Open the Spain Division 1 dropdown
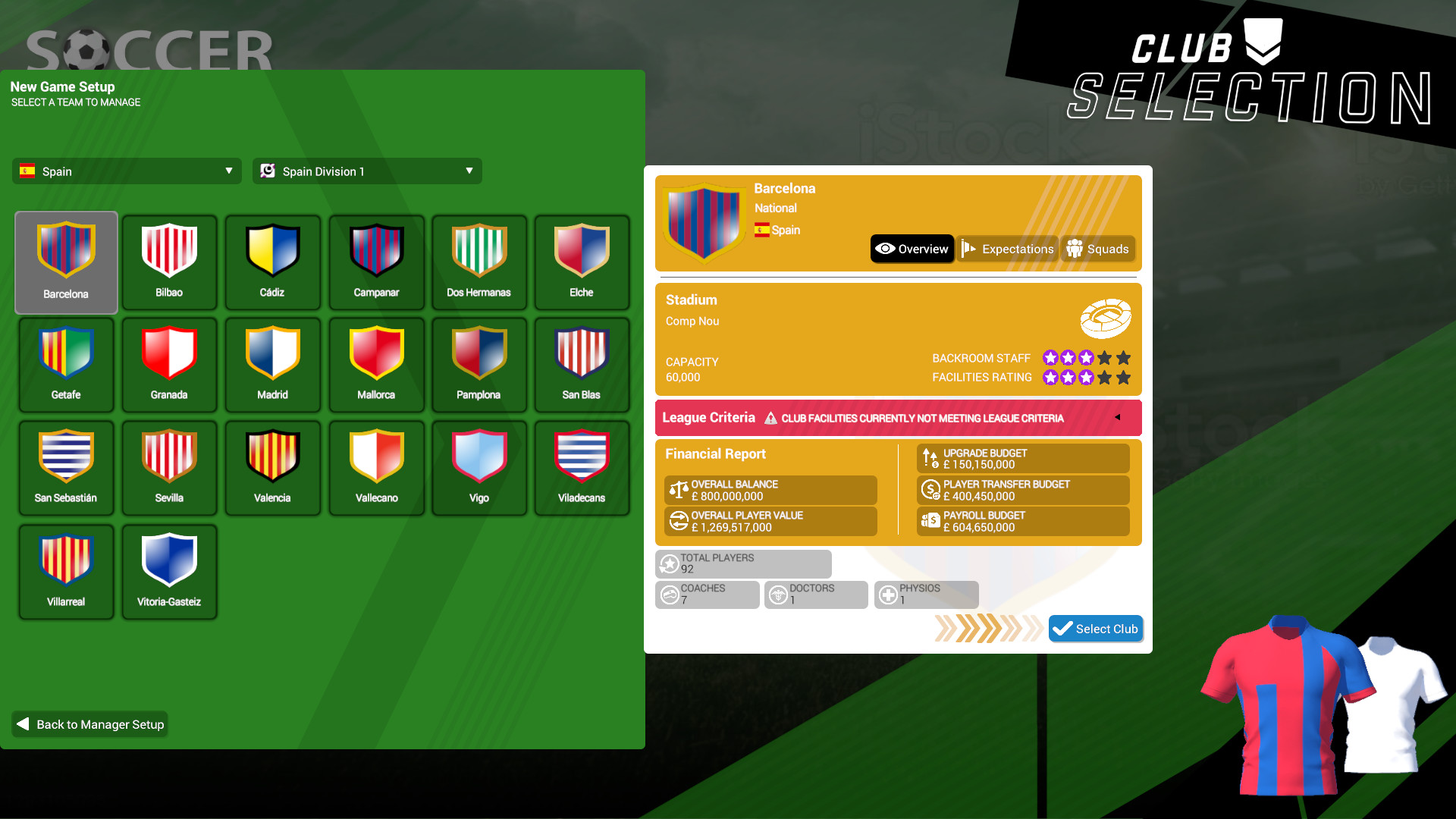The height and width of the screenshot is (819, 1456). [366, 171]
